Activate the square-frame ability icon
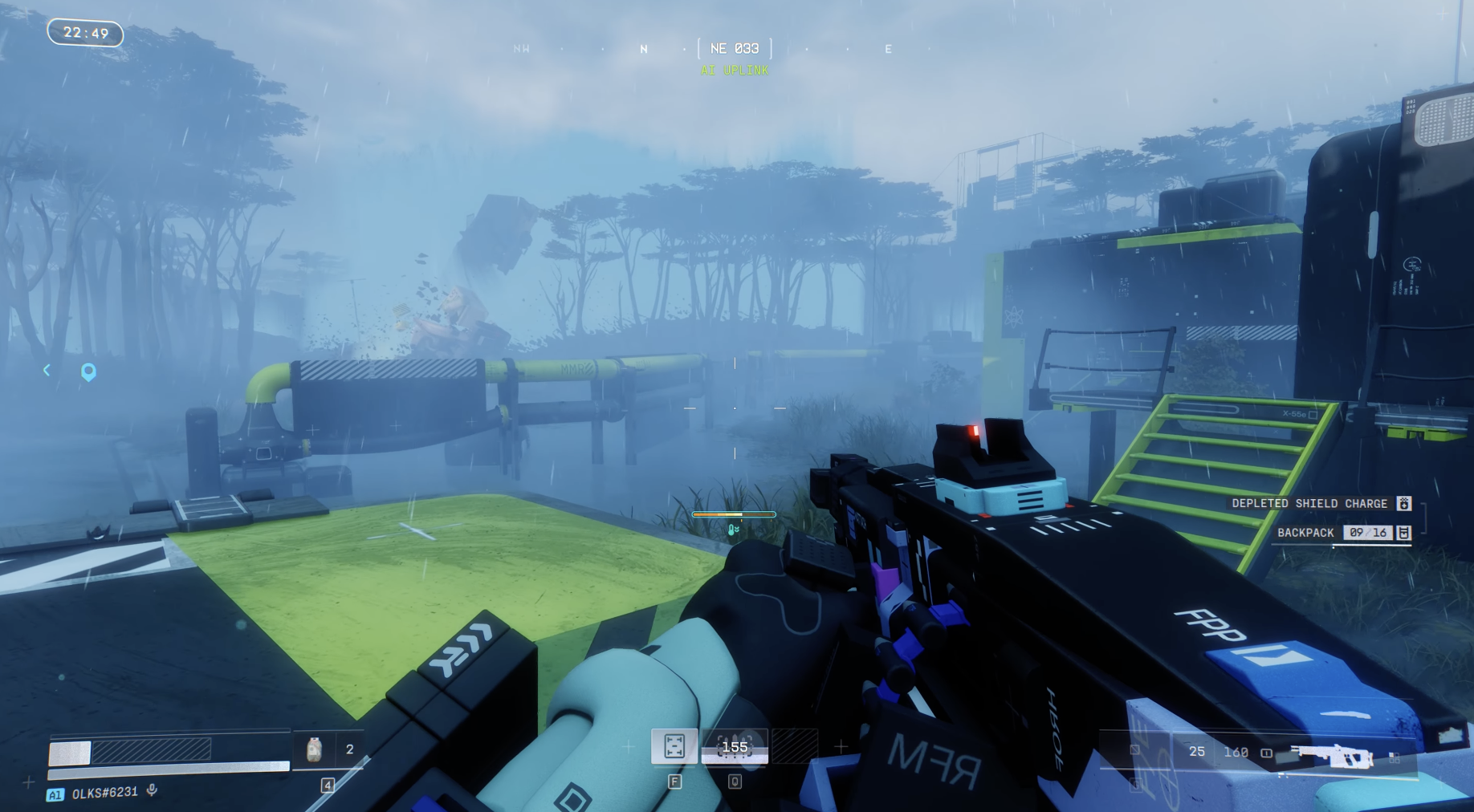 (x=674, y=746)
